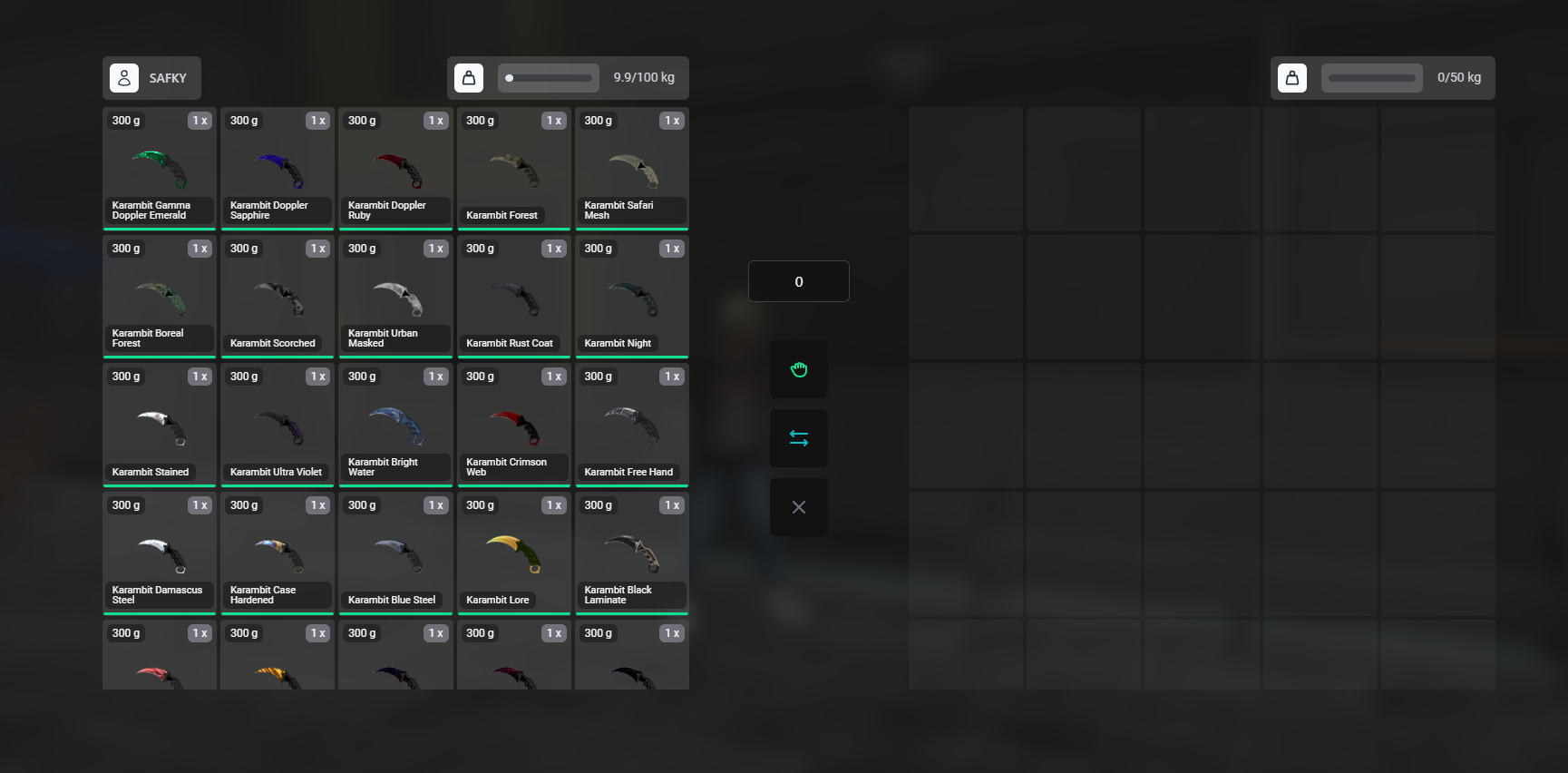Pick the Karambit Stained item
This screenshot has width=1568, height=773.
[x=160, y=425]
